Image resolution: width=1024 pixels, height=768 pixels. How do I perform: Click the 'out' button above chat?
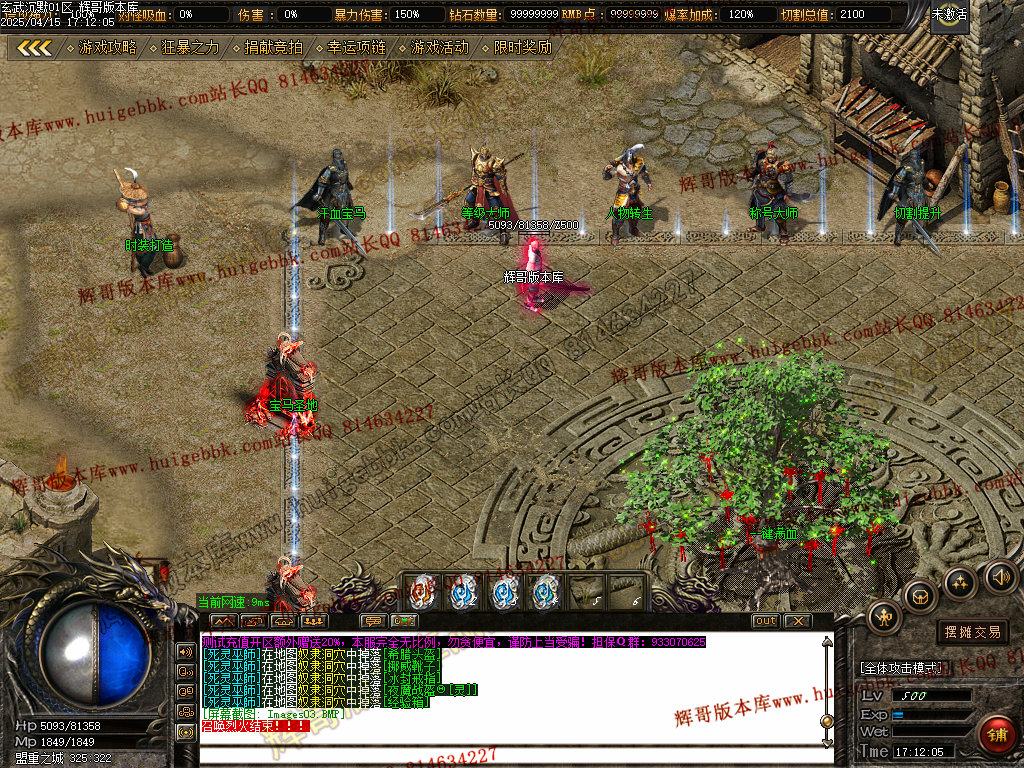tap(765, 621)
